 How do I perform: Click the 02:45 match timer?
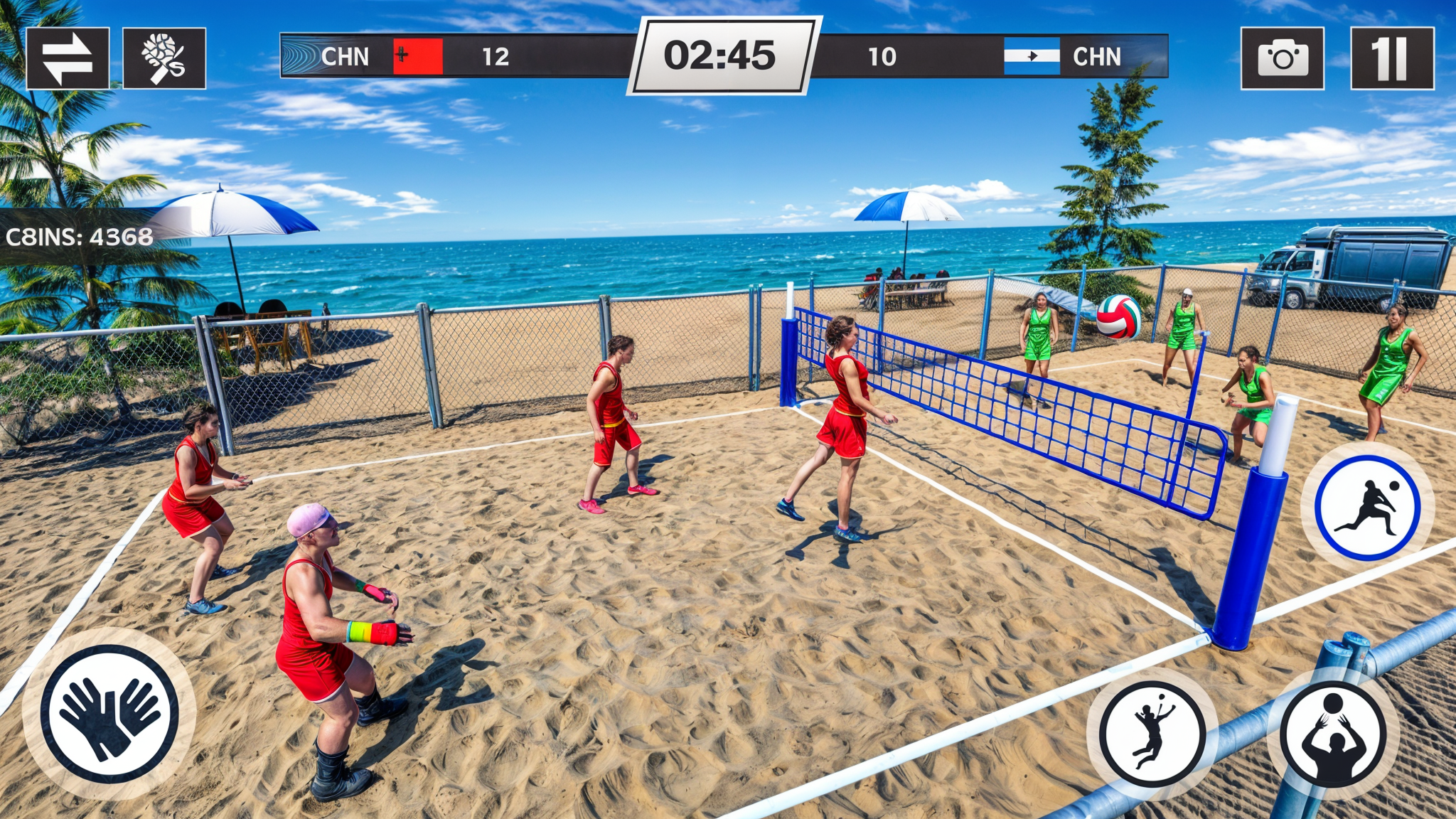pyautogui.click(x=723, y=54)
